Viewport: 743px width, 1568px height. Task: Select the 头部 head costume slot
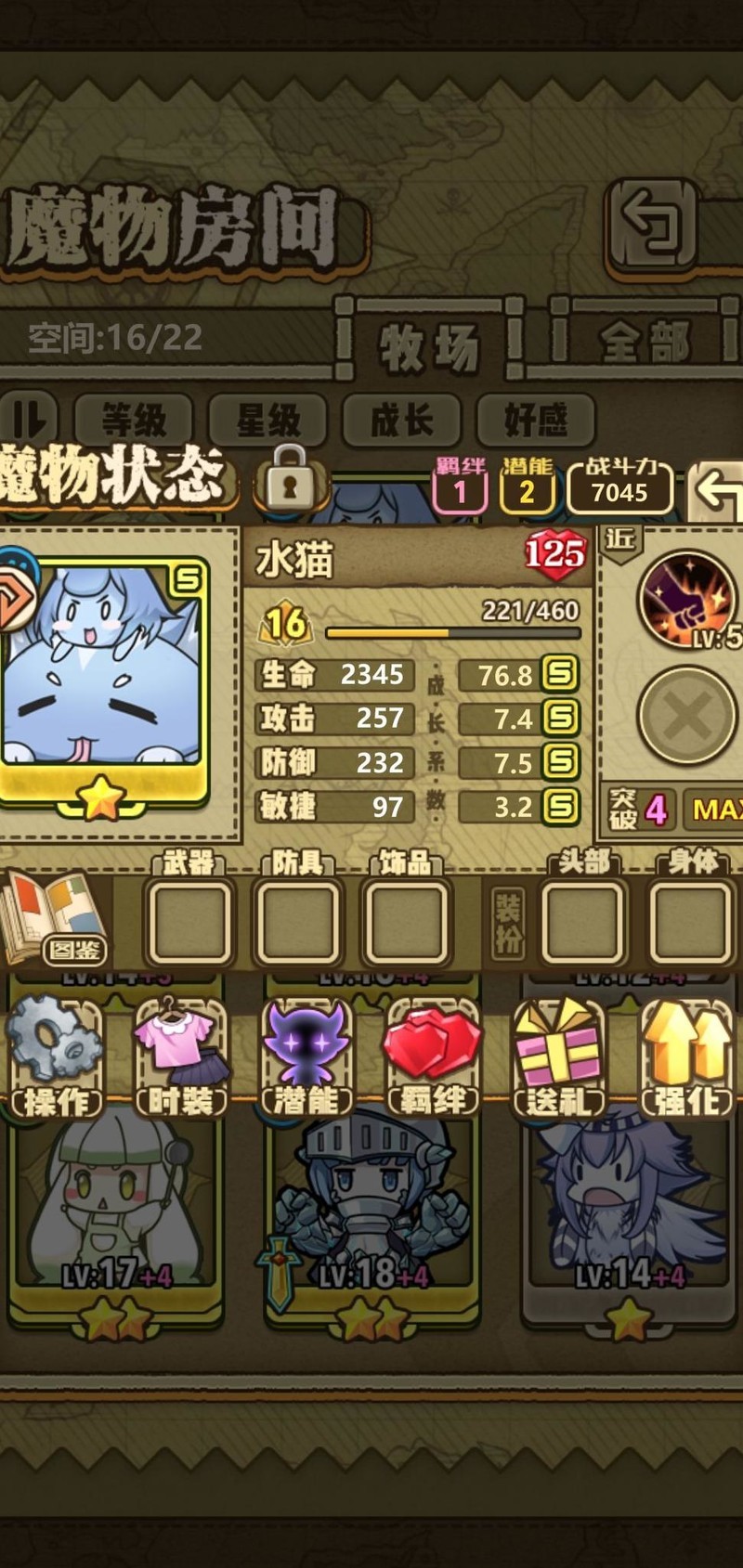583,921
